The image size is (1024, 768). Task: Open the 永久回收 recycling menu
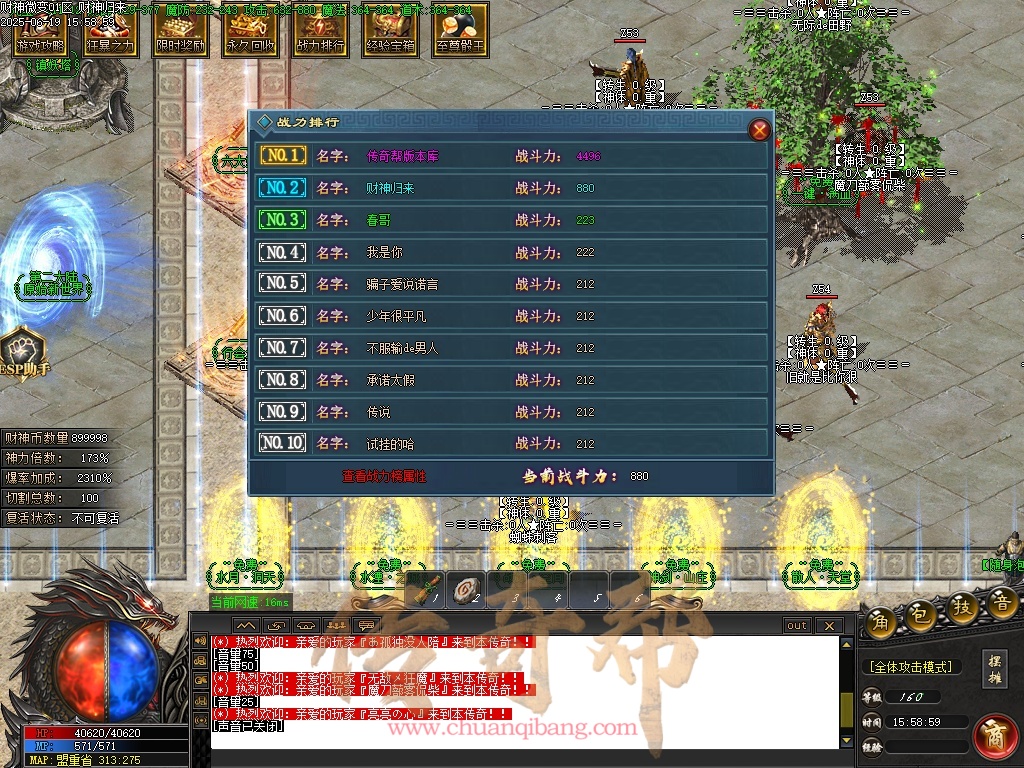point(250,32)
